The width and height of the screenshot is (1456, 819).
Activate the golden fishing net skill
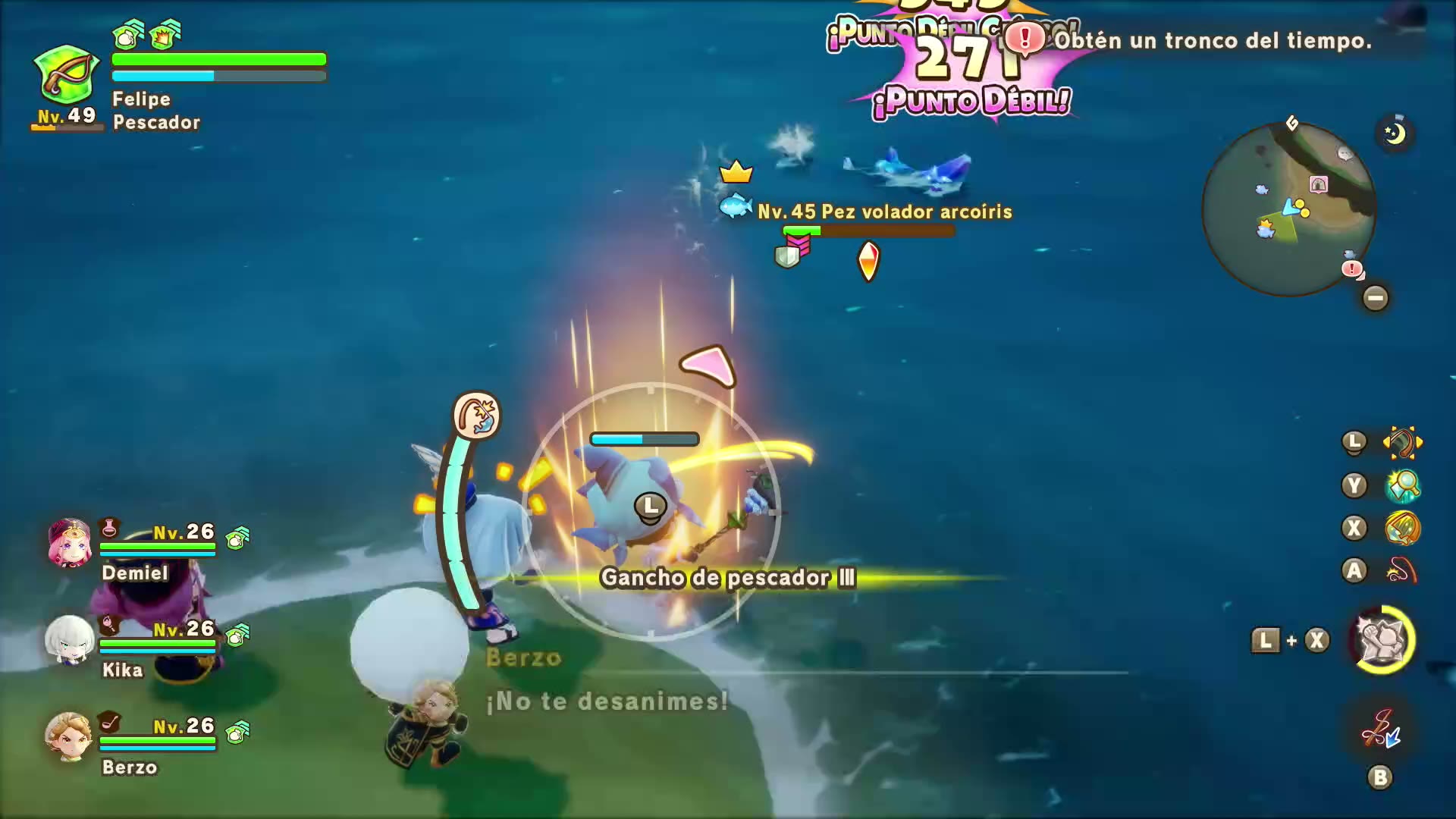point(1402,529)
